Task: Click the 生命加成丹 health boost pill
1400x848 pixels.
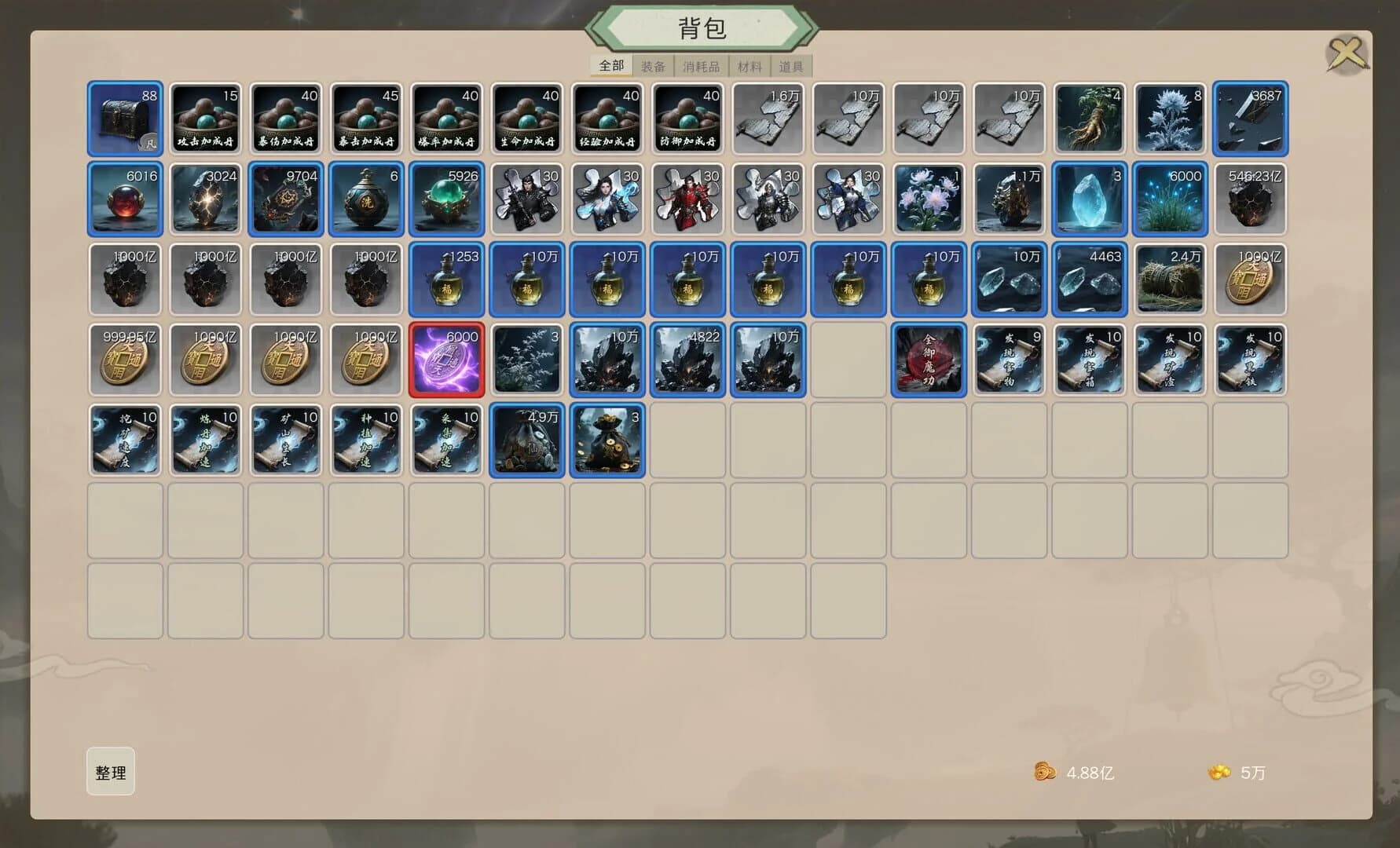Action: coord(528,116)
